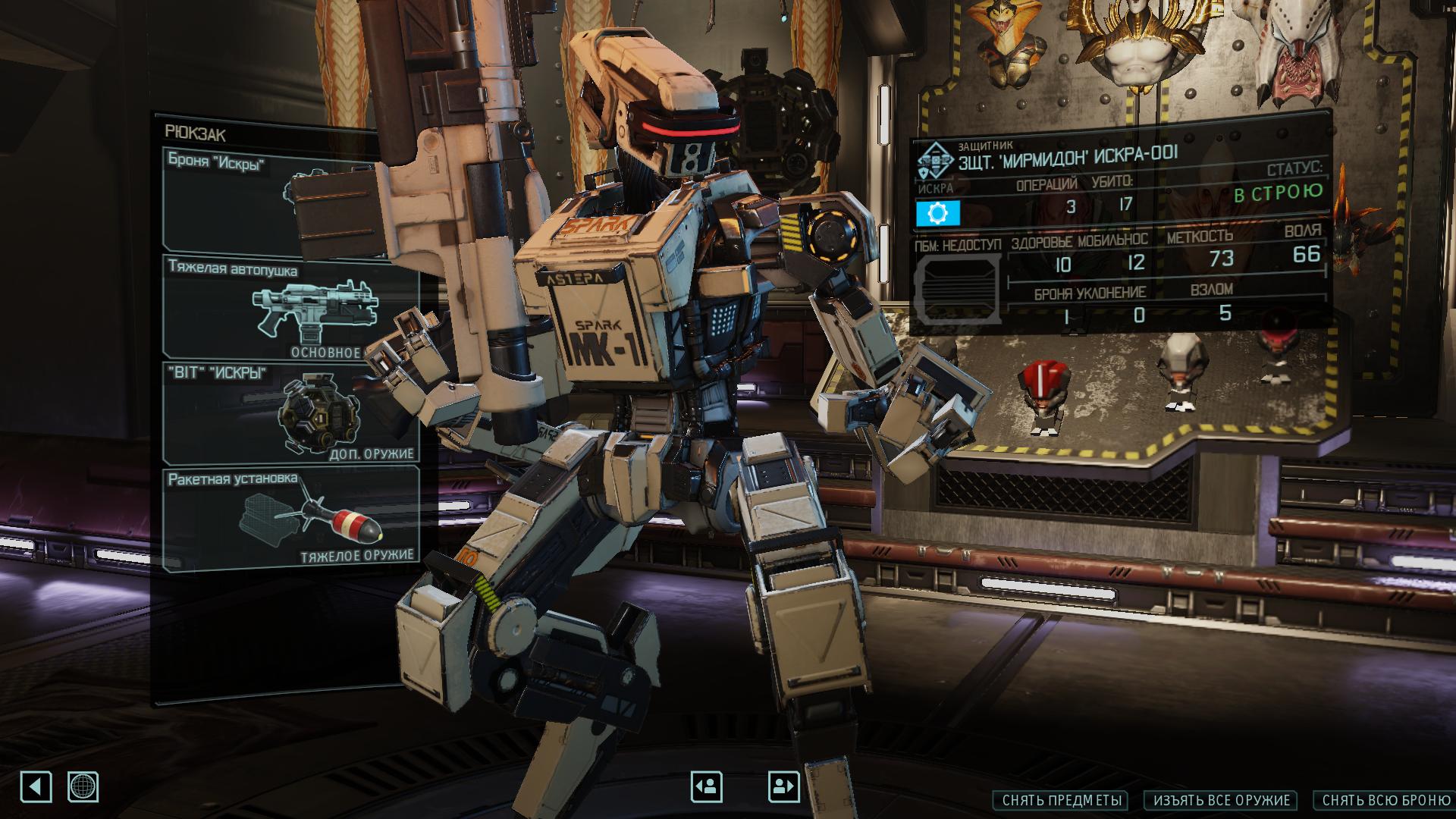Click Снять предметы button
Image resolution: width=1456 pixels, height=819 pixels.
click(x=1060, y=801)
